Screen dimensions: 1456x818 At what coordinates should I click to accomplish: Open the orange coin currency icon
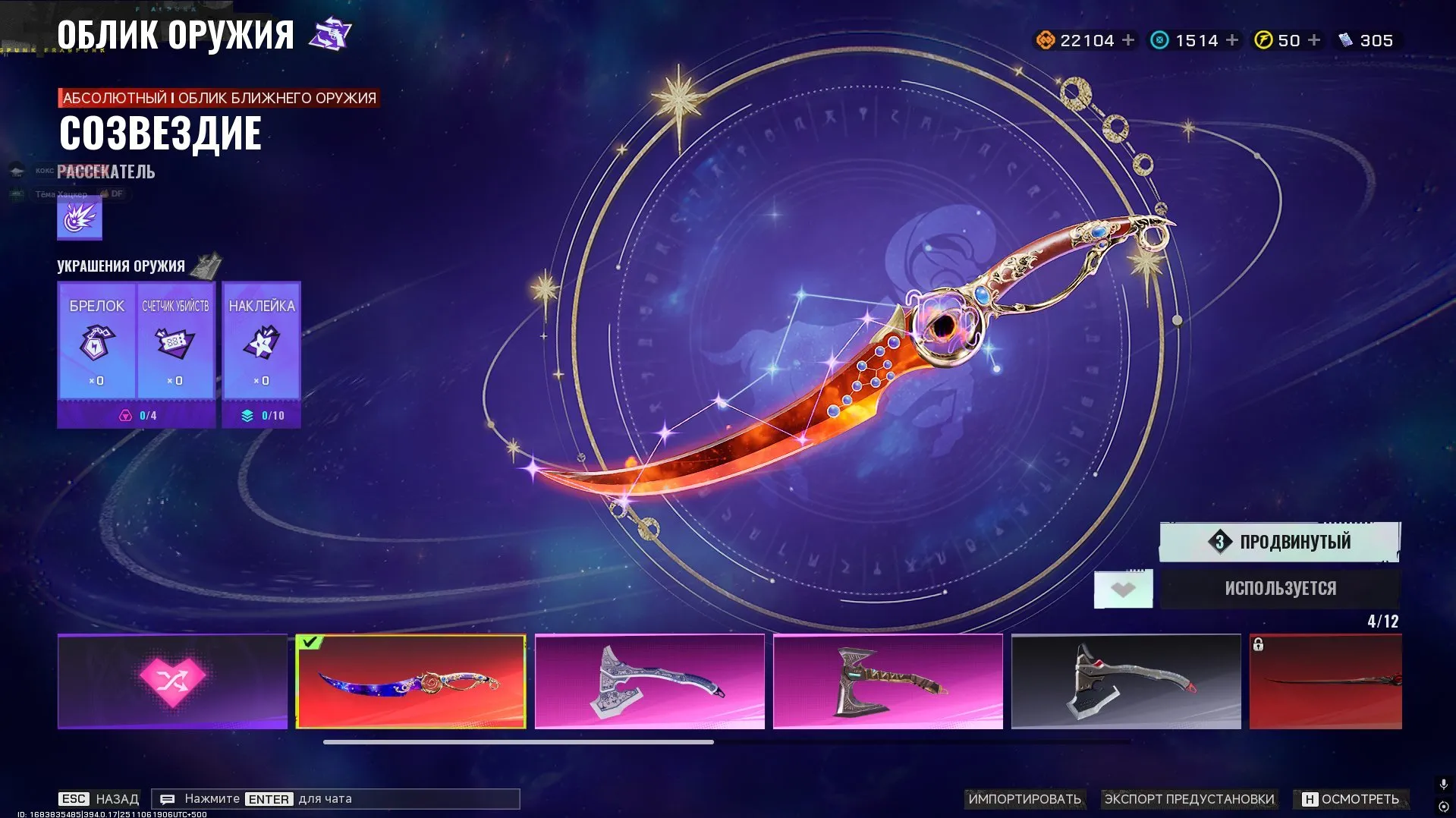click(x=1045, y=39)
